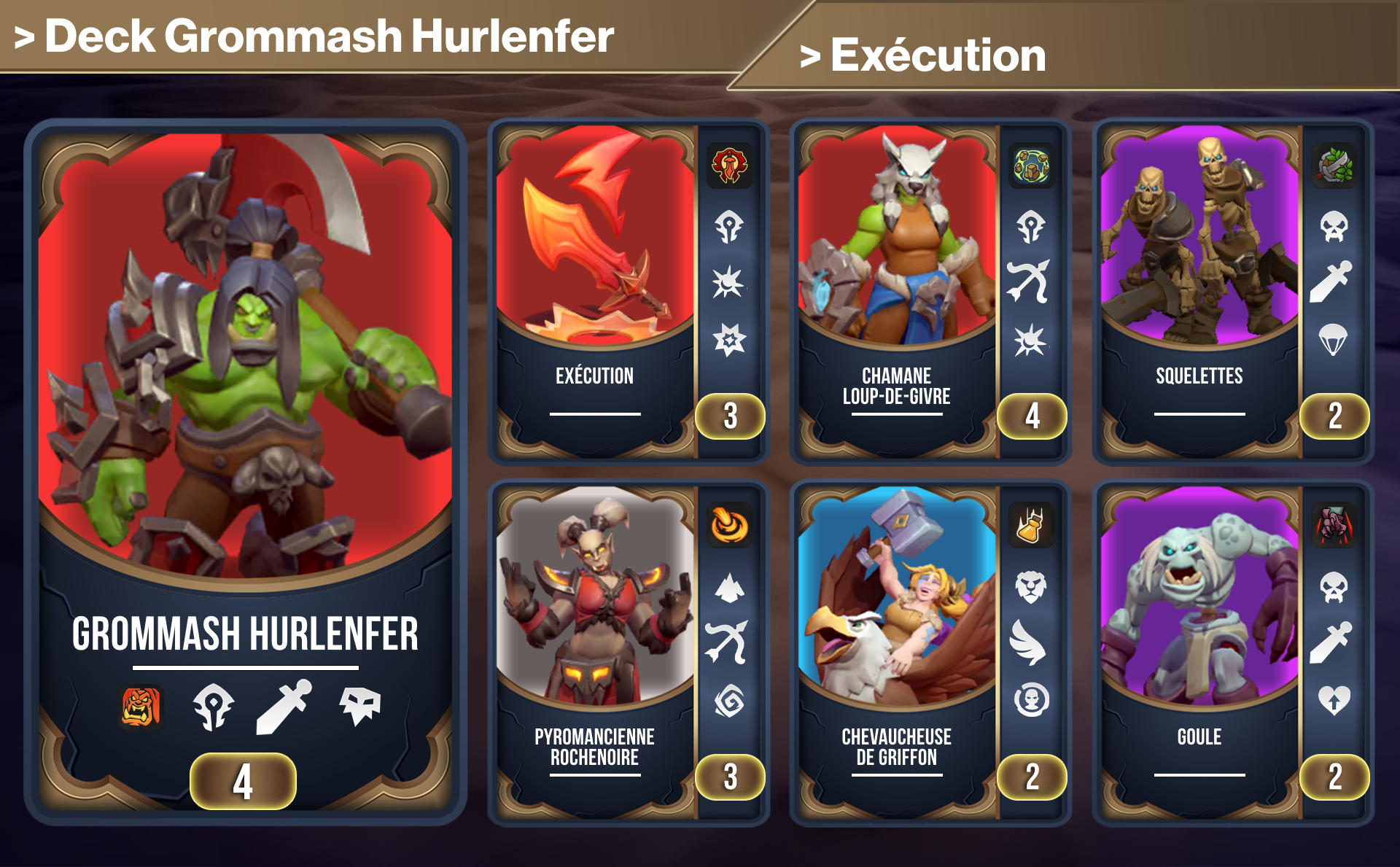Click the sword icon under Grommash Hurlenfer's name
Viewport: 1400px width, 867px height.
[x=281, y=707]
